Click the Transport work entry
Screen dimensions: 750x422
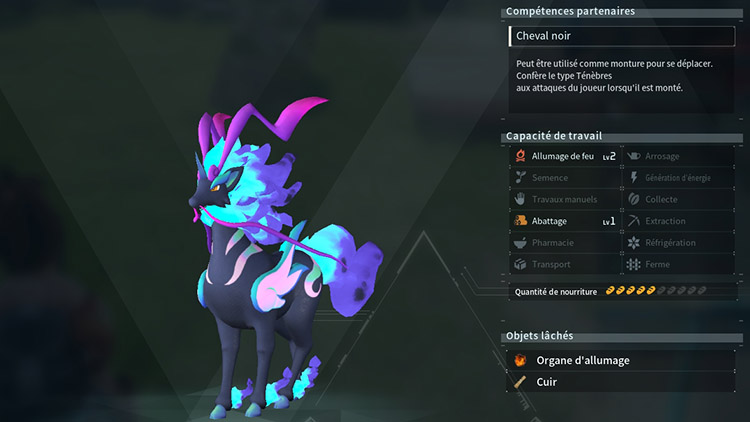coord(565,265)
